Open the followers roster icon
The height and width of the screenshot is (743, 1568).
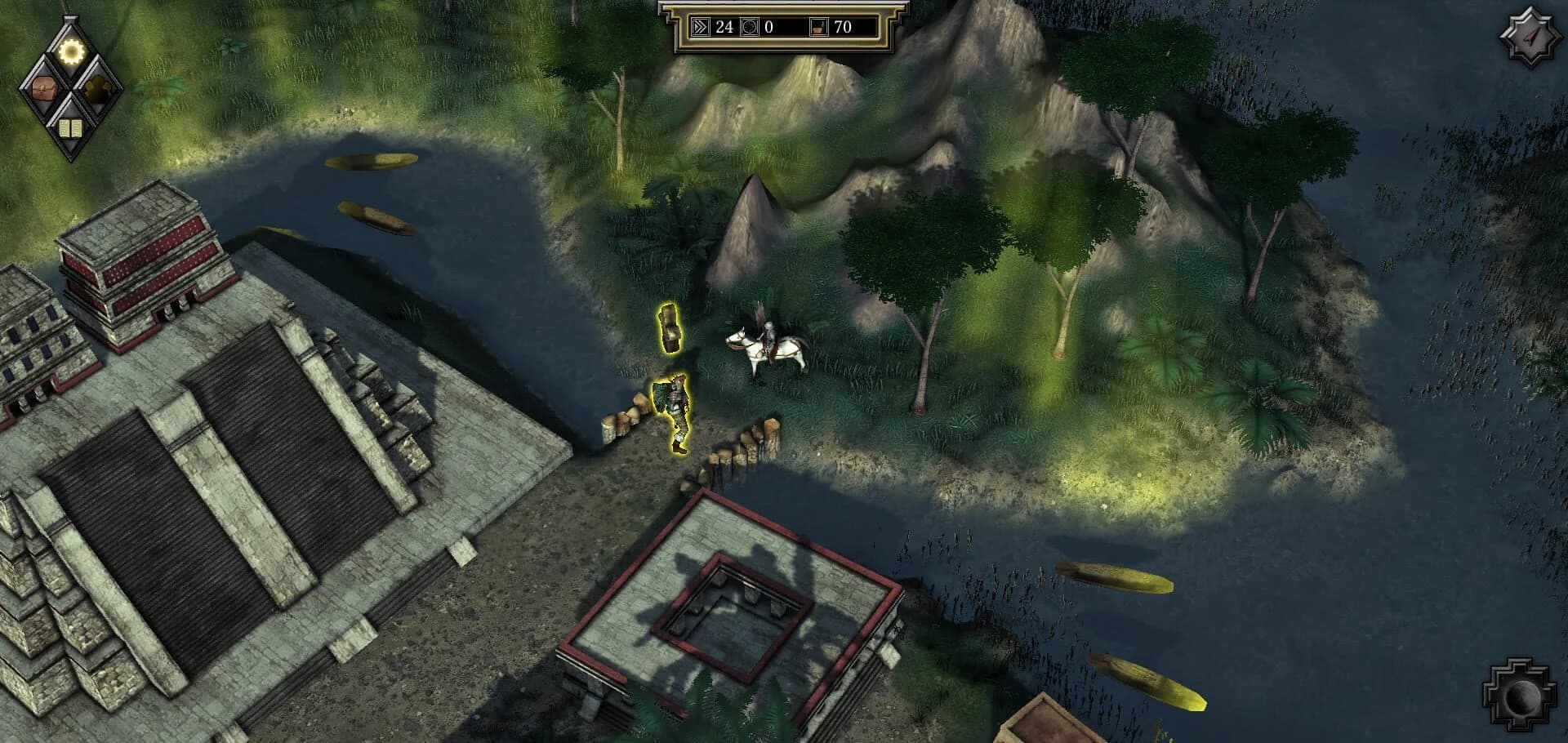[97, 88]
